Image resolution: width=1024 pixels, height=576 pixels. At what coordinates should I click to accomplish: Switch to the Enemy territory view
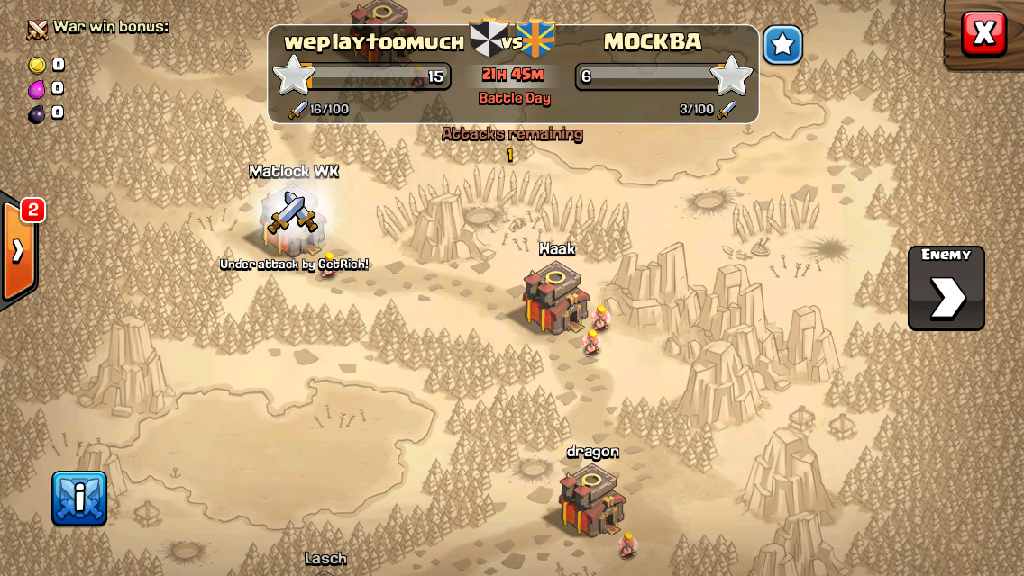click(x=946, y=288)
